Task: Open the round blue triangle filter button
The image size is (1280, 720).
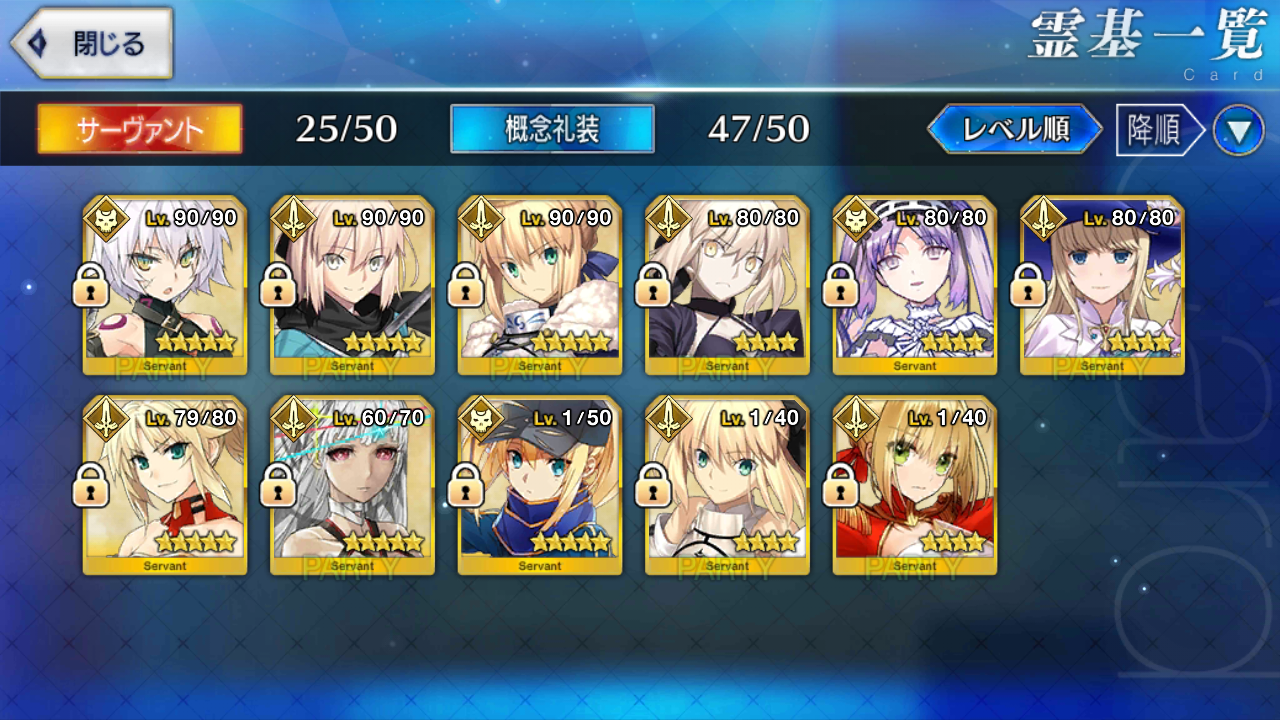Action: [1238, 131]
